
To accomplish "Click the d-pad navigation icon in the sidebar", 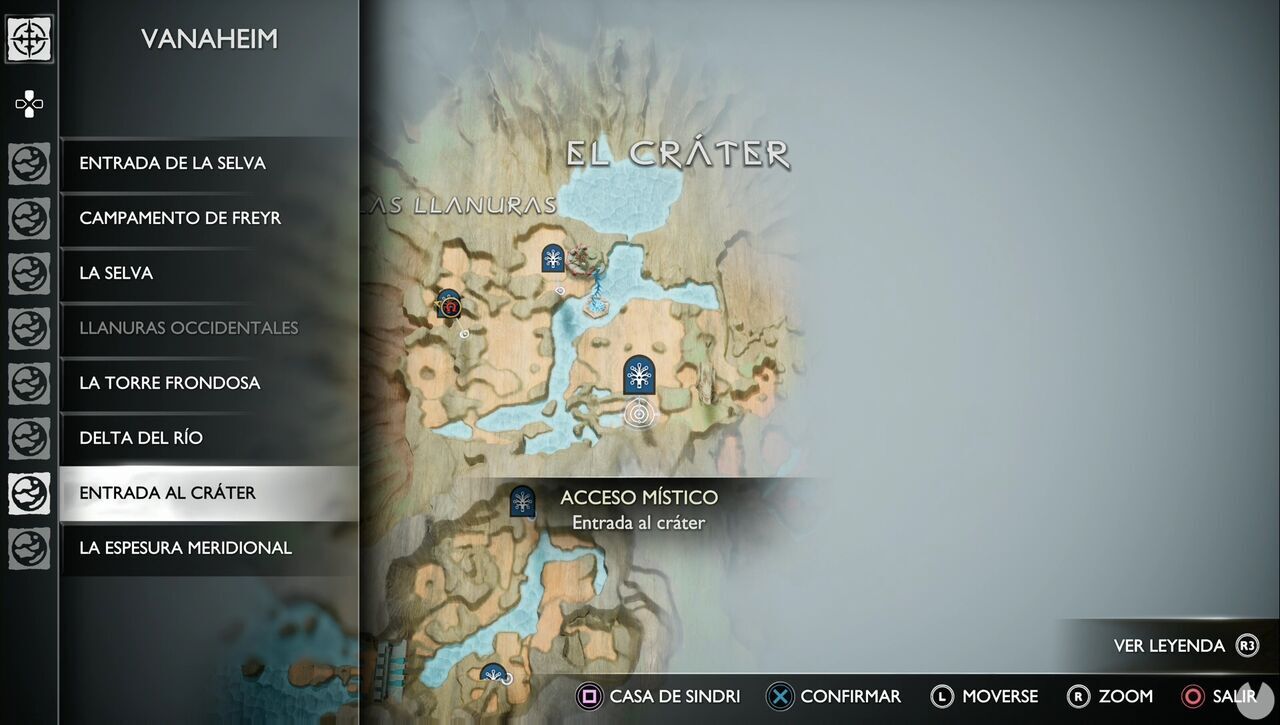I will (x=28, y=102).
